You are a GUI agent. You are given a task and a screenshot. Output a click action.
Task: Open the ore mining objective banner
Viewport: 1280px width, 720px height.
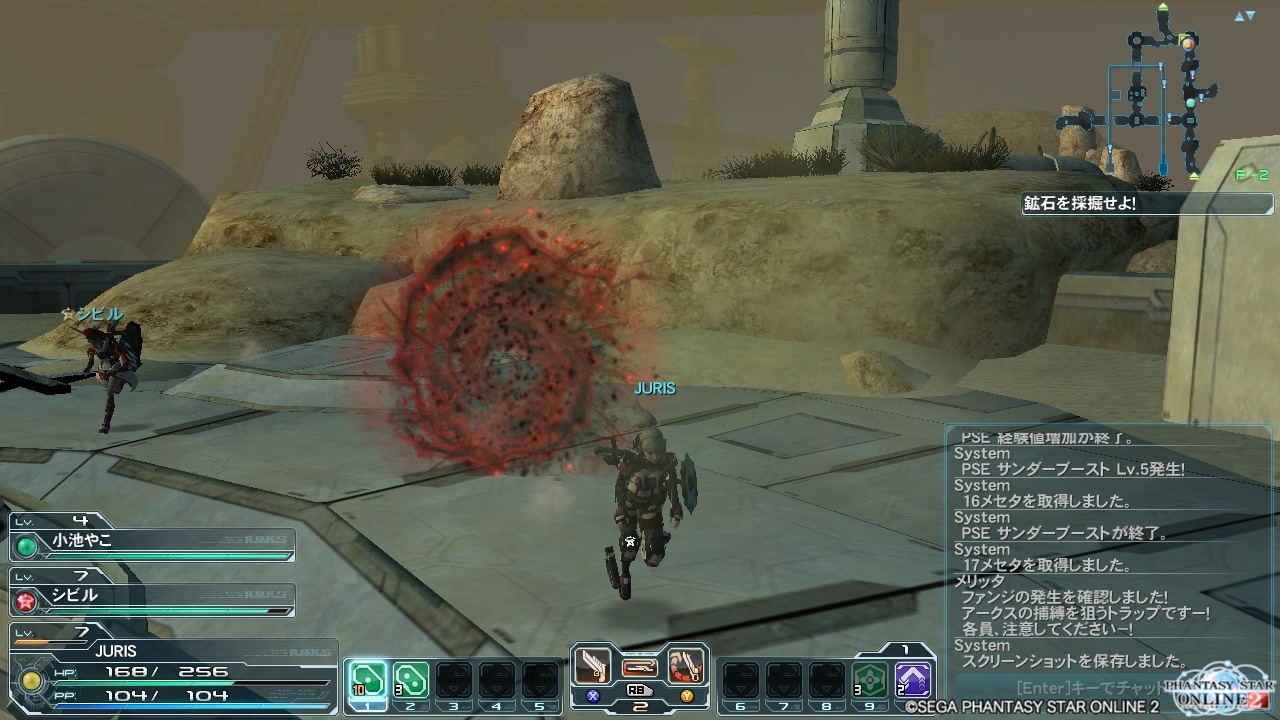coord(1118,203)
